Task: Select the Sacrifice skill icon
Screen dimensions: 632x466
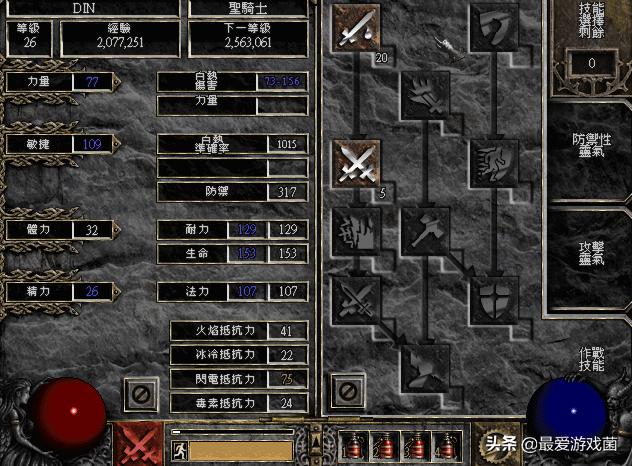Action: tap(358, 27)
